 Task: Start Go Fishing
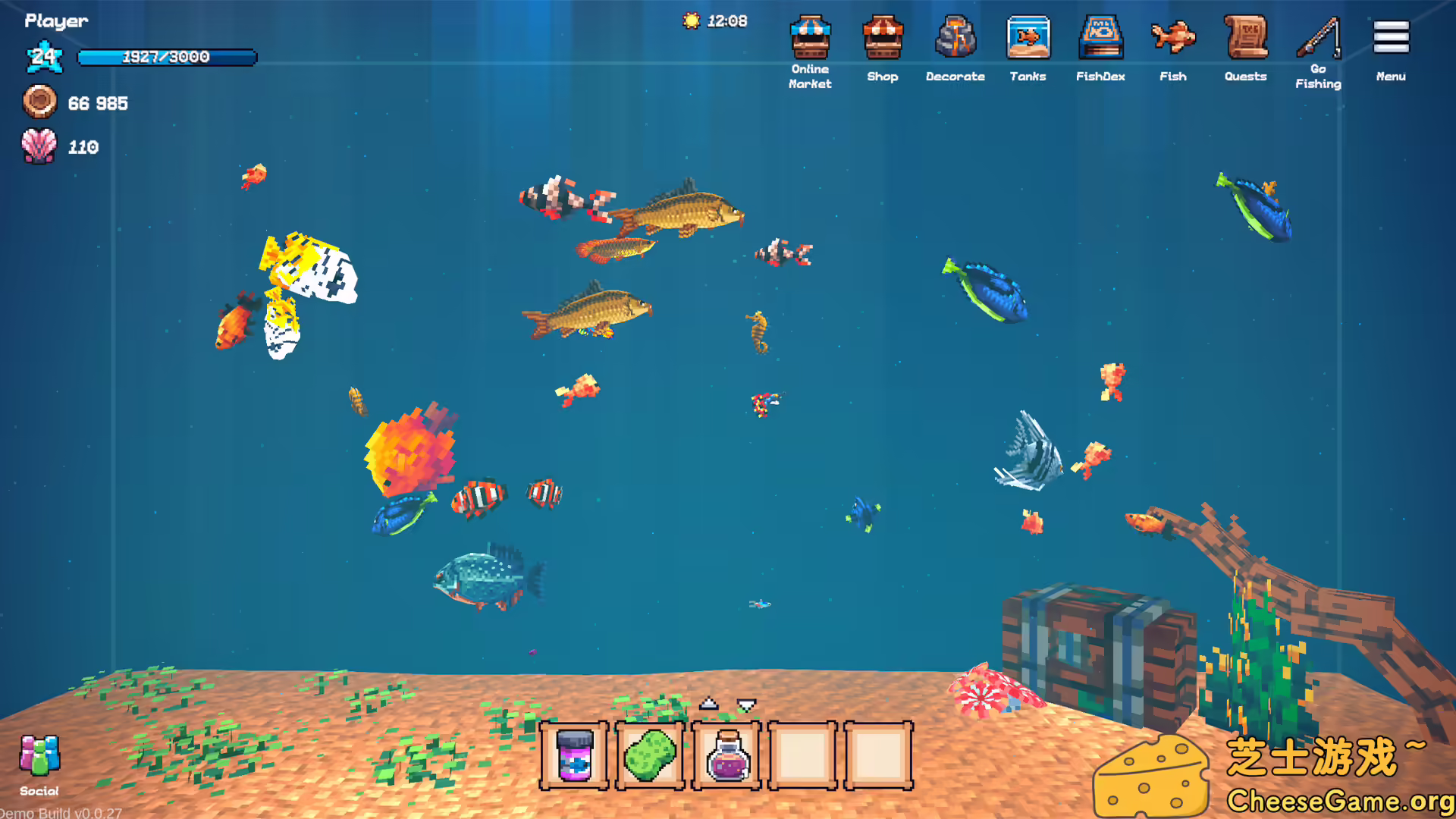tap(1317, 42)
